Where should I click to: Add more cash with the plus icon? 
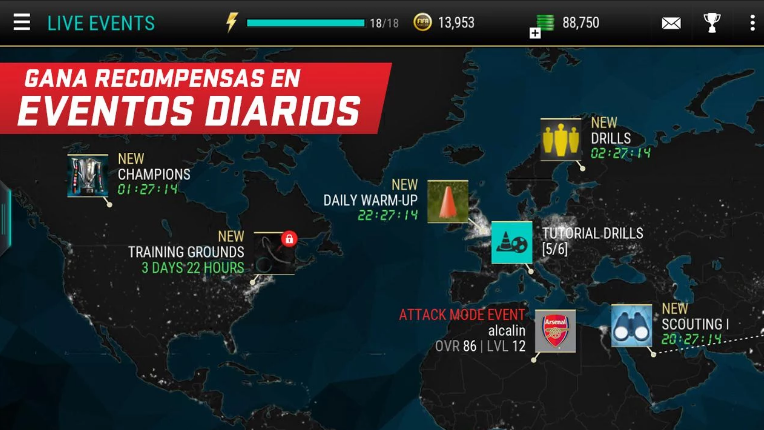click(535, 33)
